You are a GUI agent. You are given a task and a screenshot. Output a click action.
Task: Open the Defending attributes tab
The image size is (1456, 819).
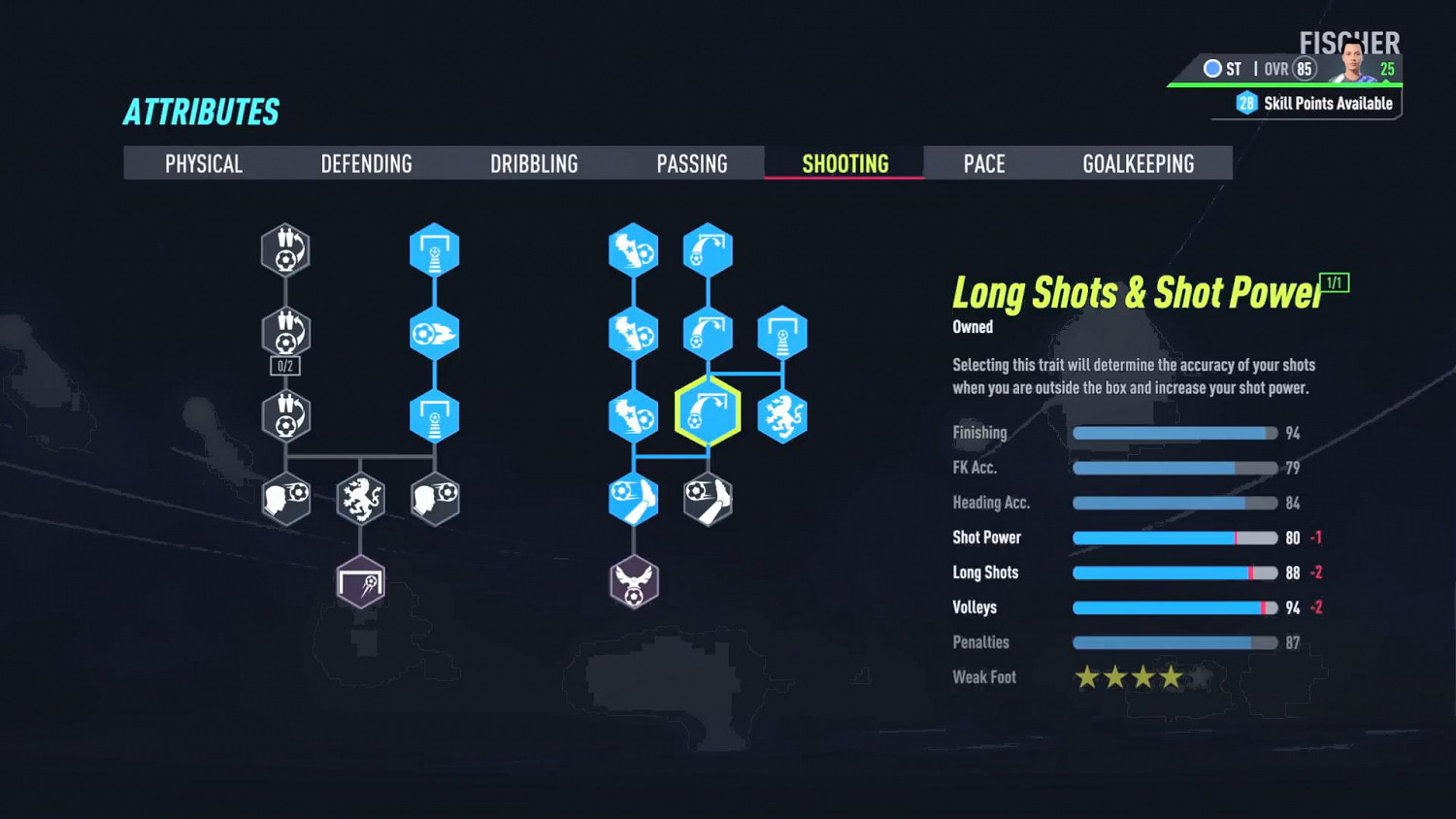[x=366, y=164]
